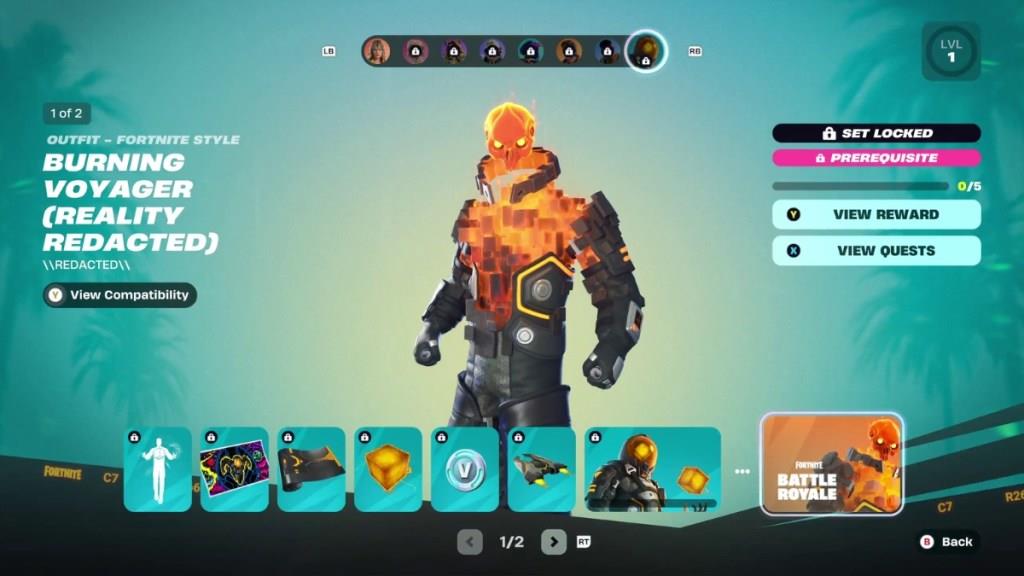Viewport: 1024px width, 576px height.
Task: Click View Compatibility for the outfit
Action: coord(120,295)
